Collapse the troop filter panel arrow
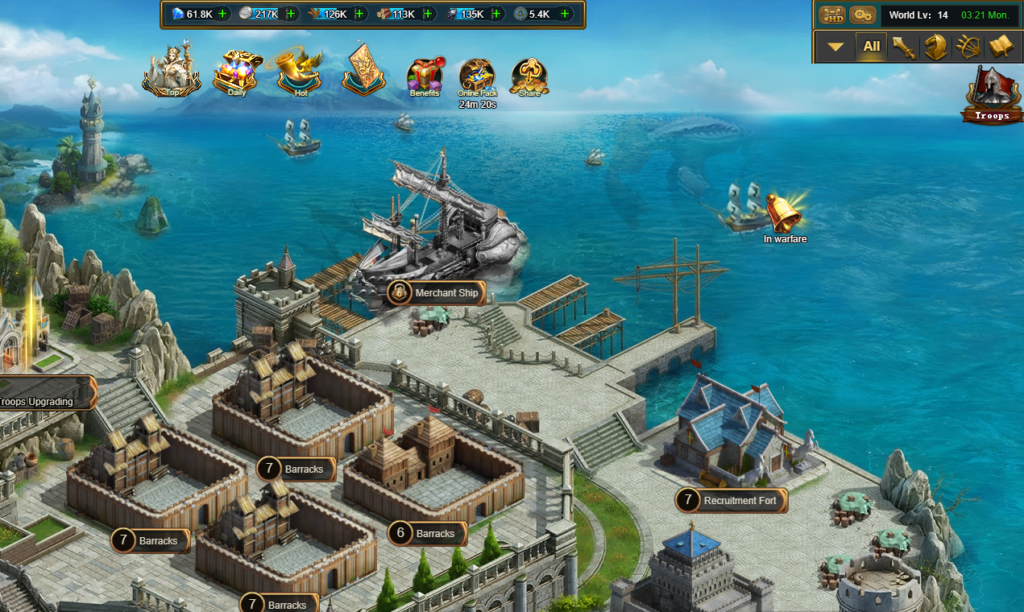 click(x=836, y=47)
